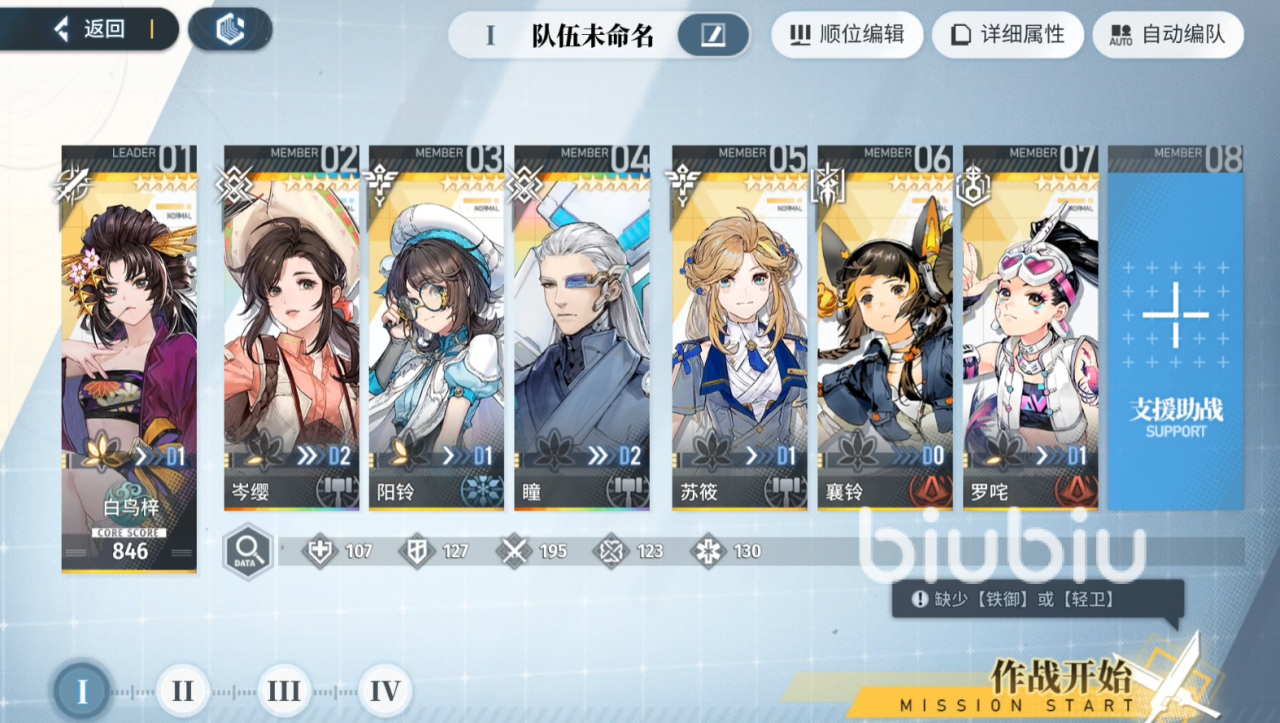The height and width of the screenshot is (723, 1280).
Task: Select team tab I
Action: [82, 691]
